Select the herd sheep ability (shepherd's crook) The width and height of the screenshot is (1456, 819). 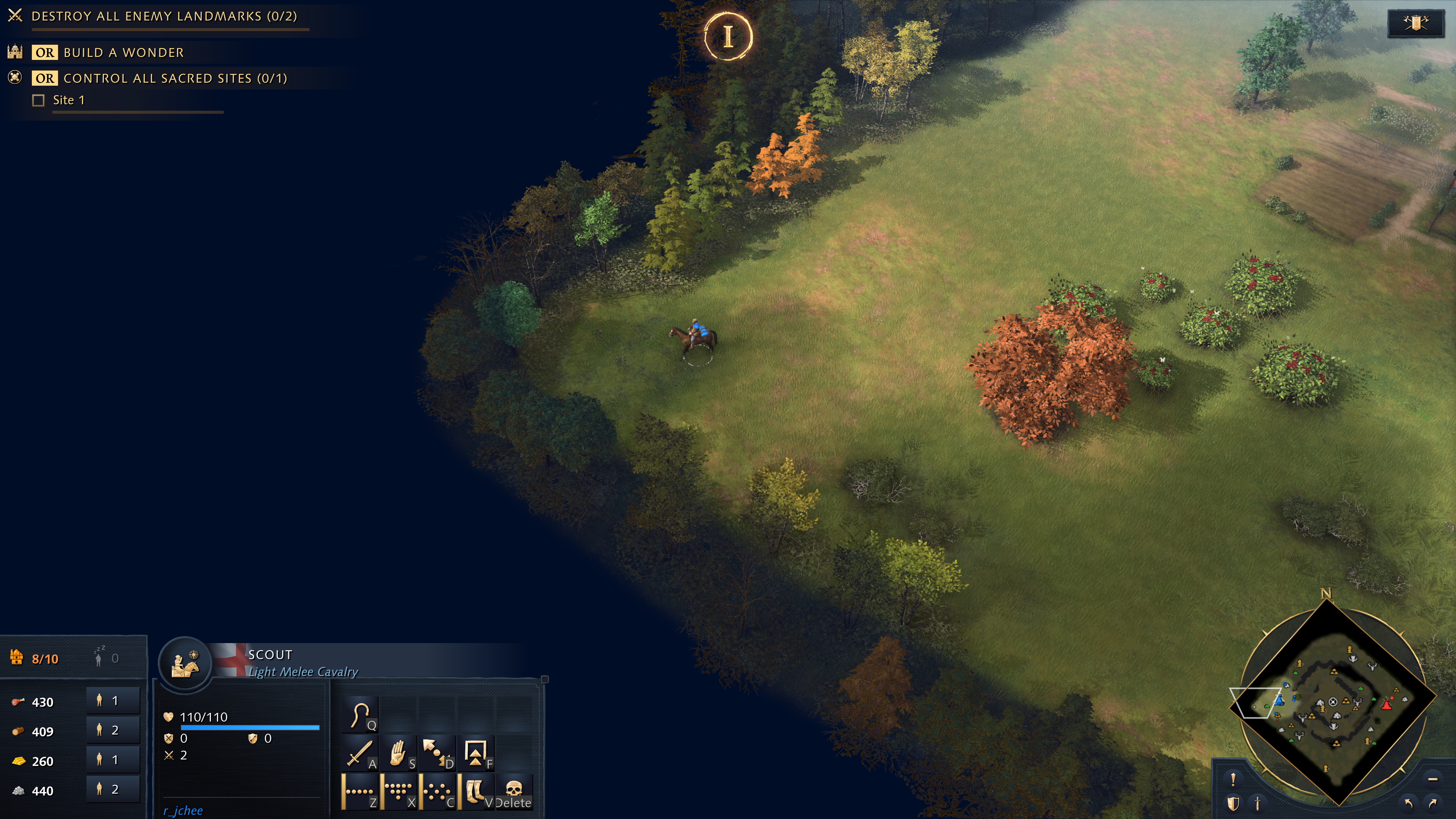point(360,714)
